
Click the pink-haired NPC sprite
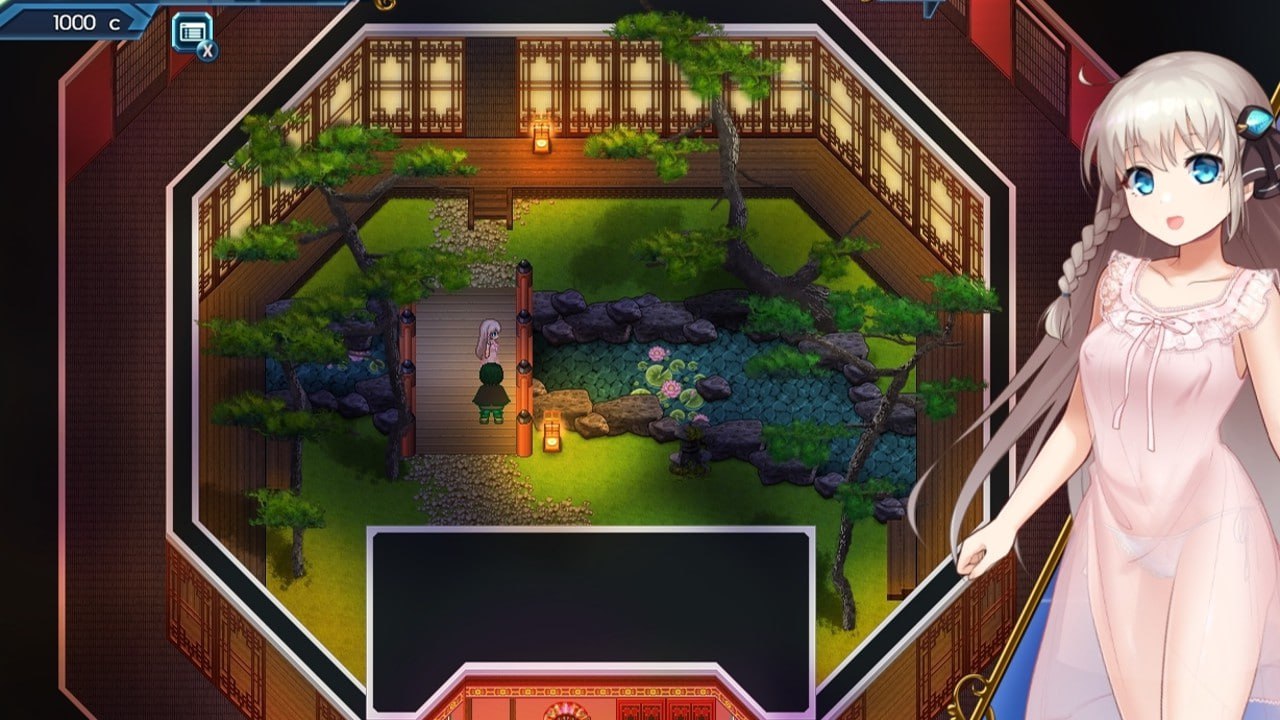490,335
